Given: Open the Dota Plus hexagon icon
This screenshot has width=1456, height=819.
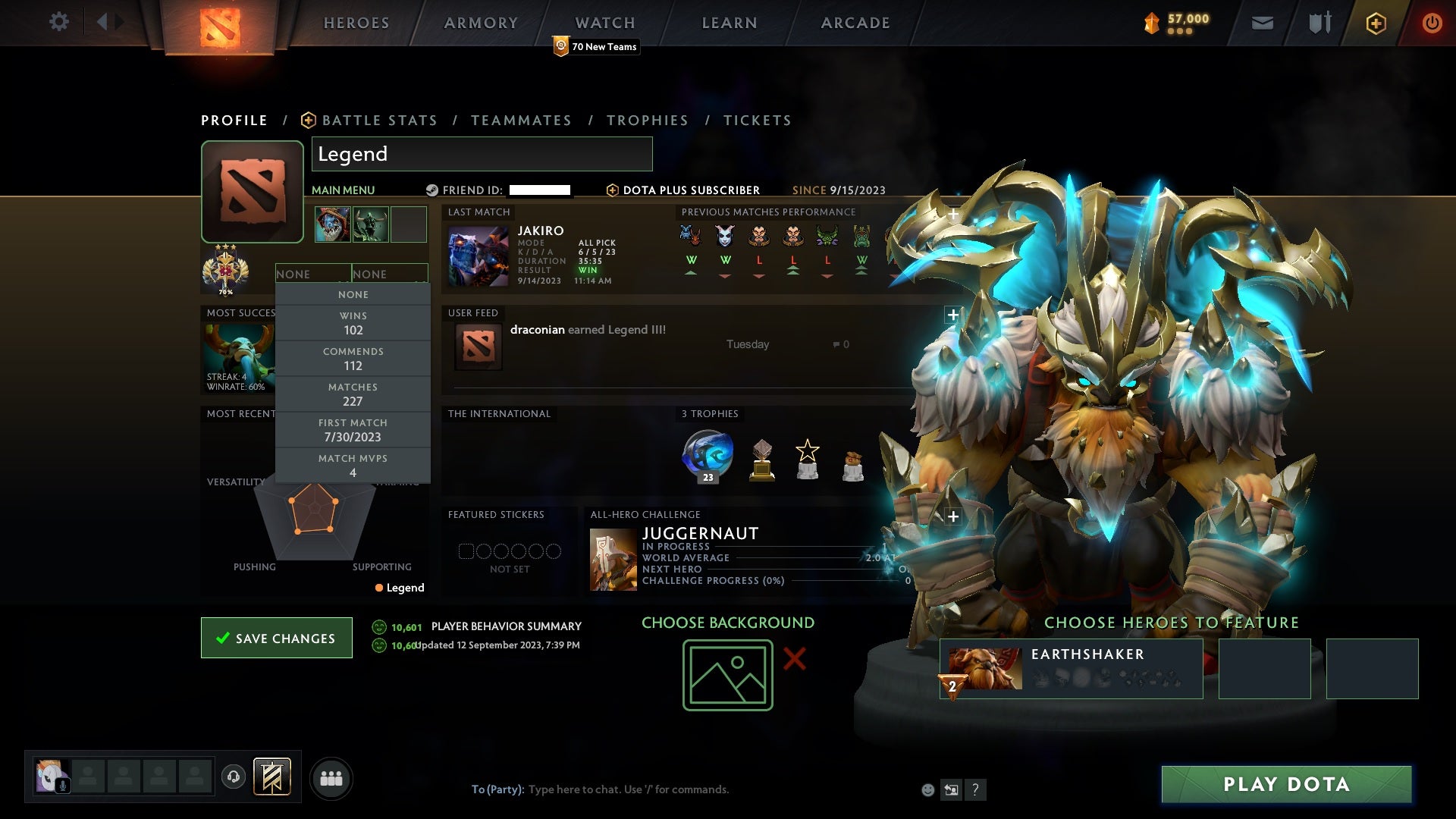Looking at the screenshot, I should click(1376, 23).
